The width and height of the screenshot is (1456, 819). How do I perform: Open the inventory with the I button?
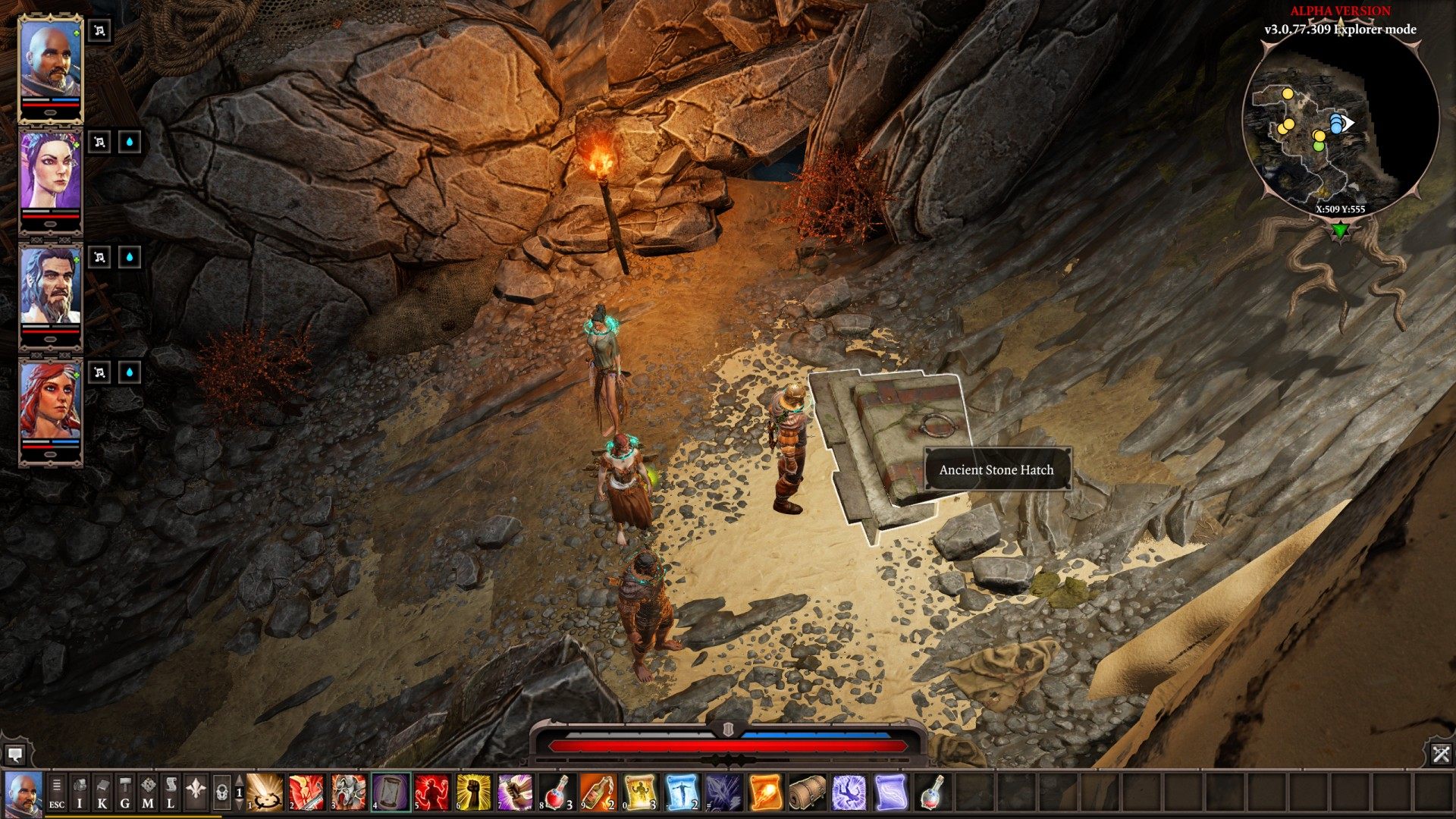tap(80, 792)
